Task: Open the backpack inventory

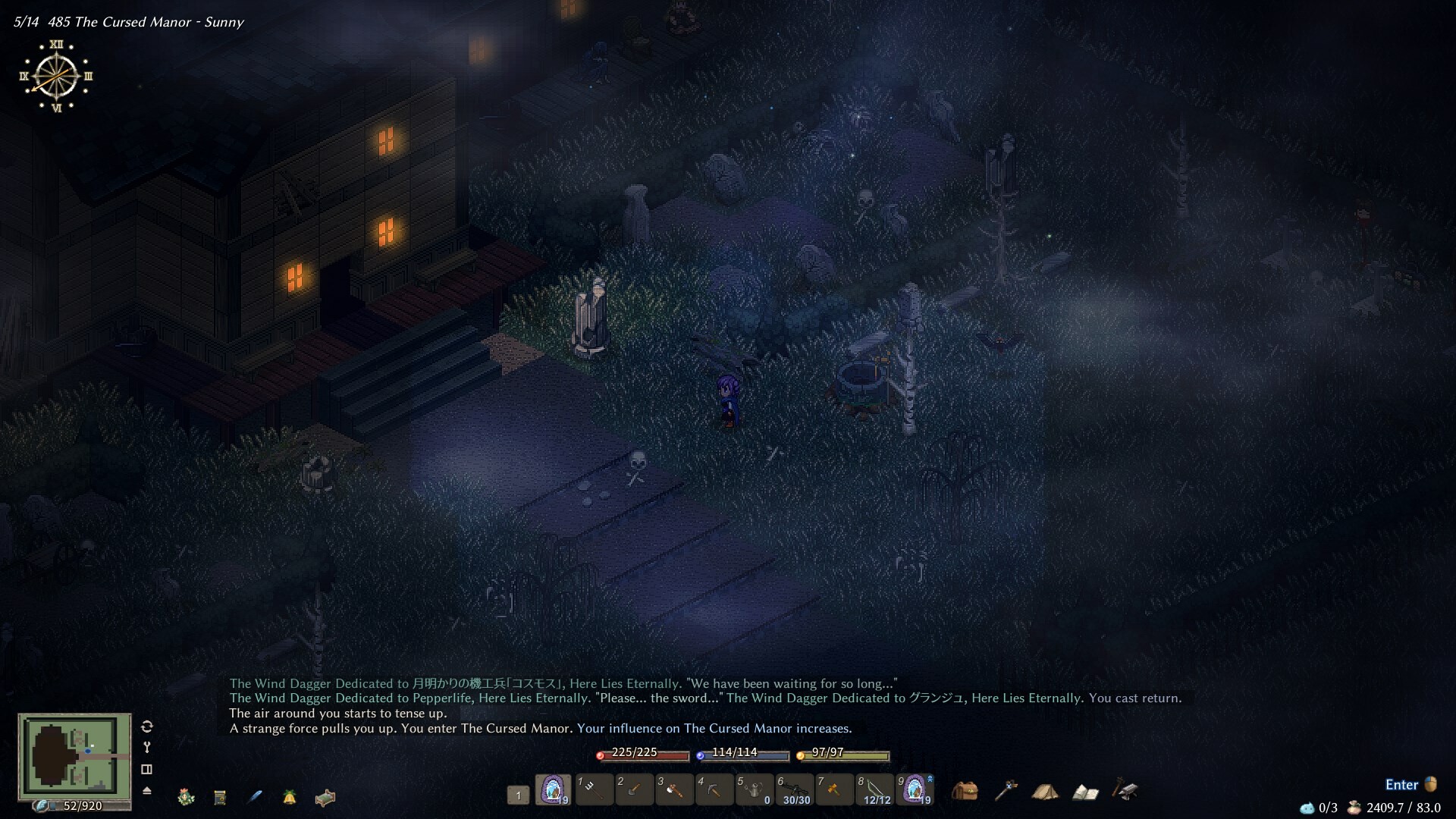Action: 965,791
